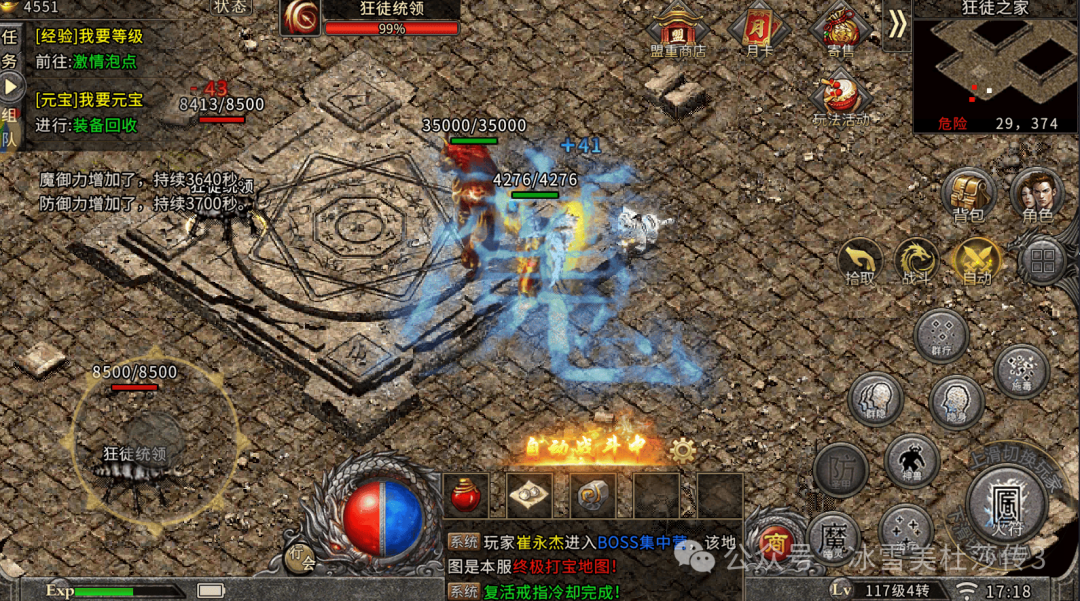Open auto-battle settings gear icon
This screenshot has width=1080, height=601.
tap(683, 450)
